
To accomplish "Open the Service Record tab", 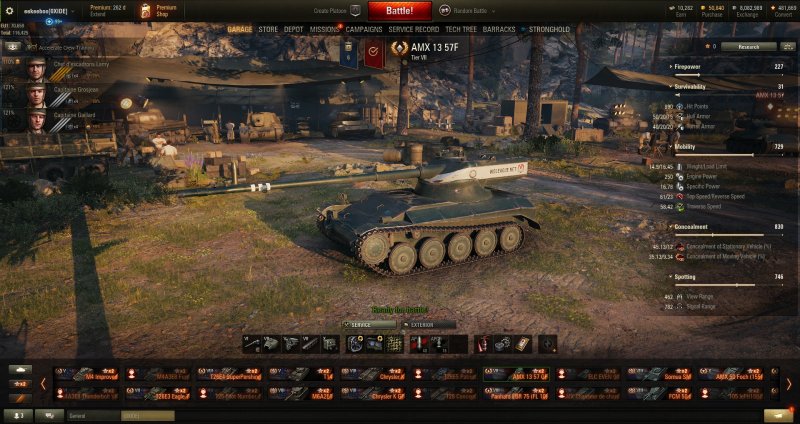I will point(414,30).
